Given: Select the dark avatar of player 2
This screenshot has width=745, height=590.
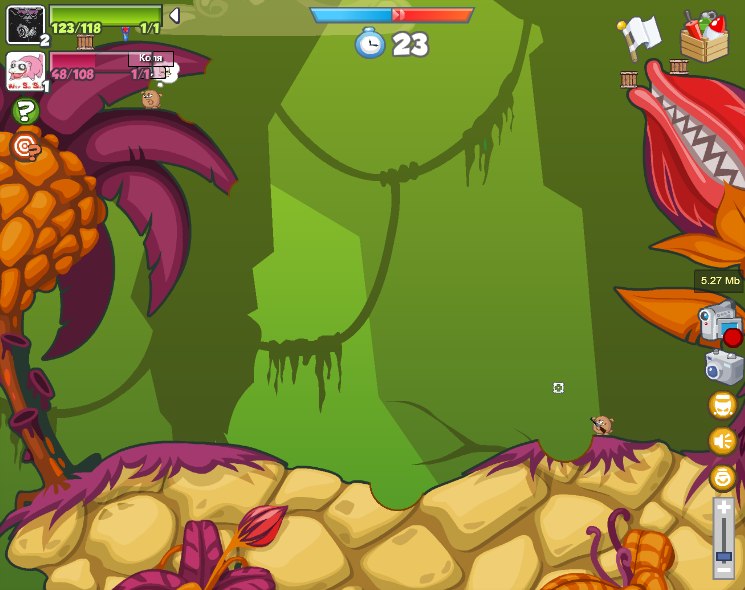Looking at the screenshot, I should [25, 24].
